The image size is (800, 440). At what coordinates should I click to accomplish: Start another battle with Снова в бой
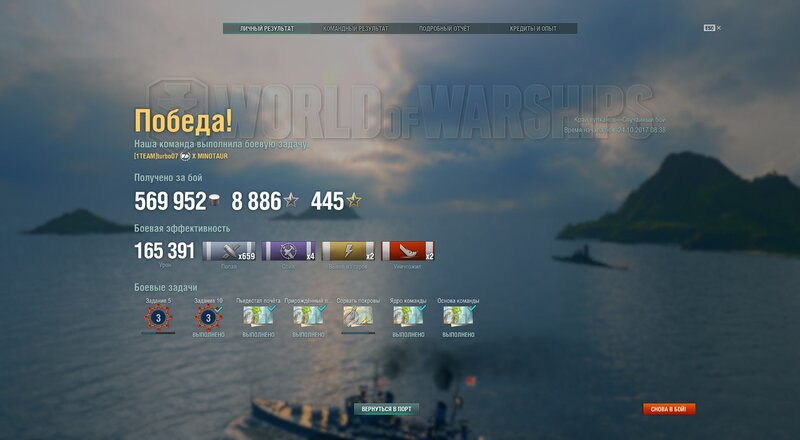[669, 409]
